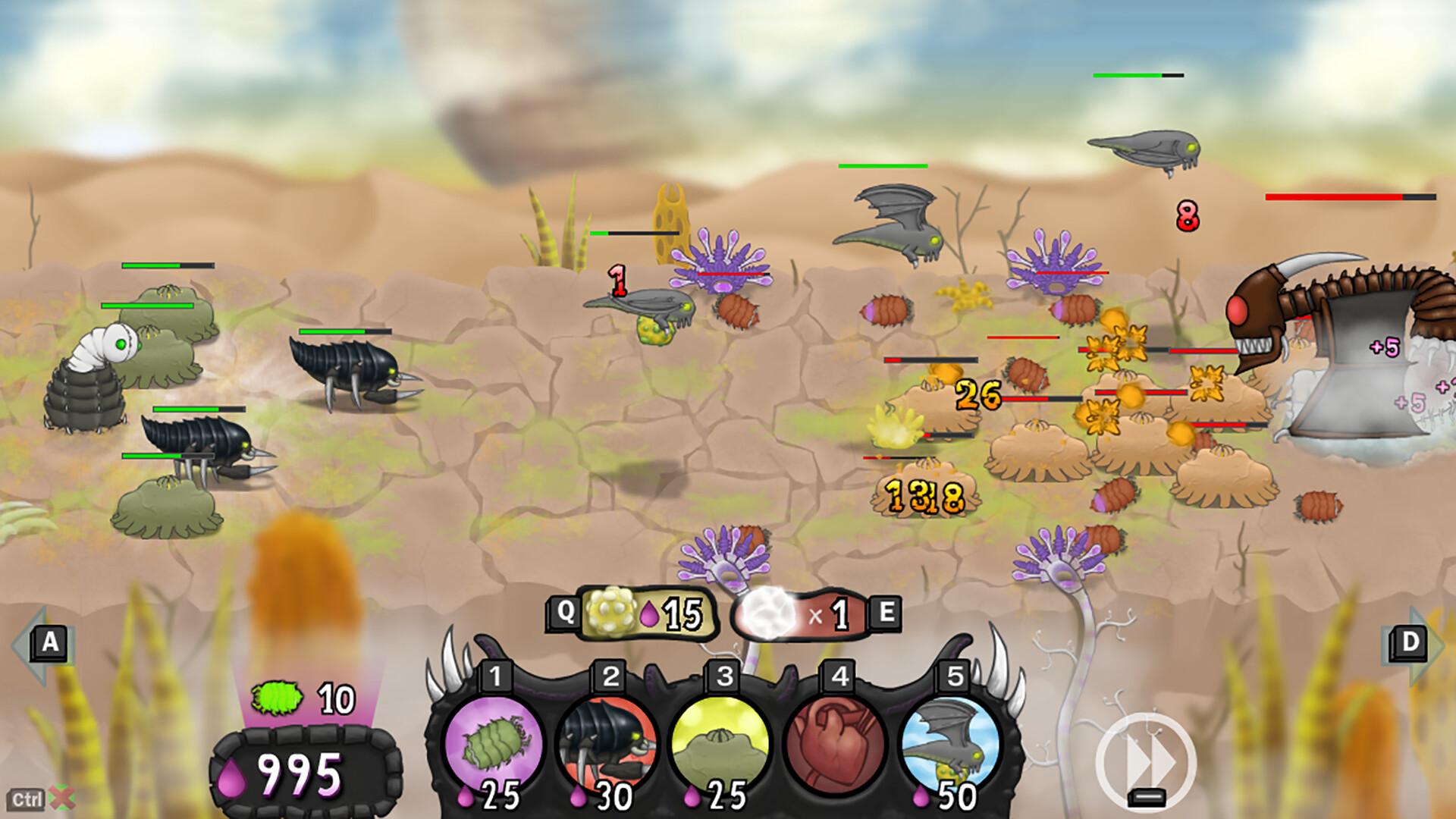Pan the camera right using the D arrow
The image size is (1456, 819).
coord(1408,642)
